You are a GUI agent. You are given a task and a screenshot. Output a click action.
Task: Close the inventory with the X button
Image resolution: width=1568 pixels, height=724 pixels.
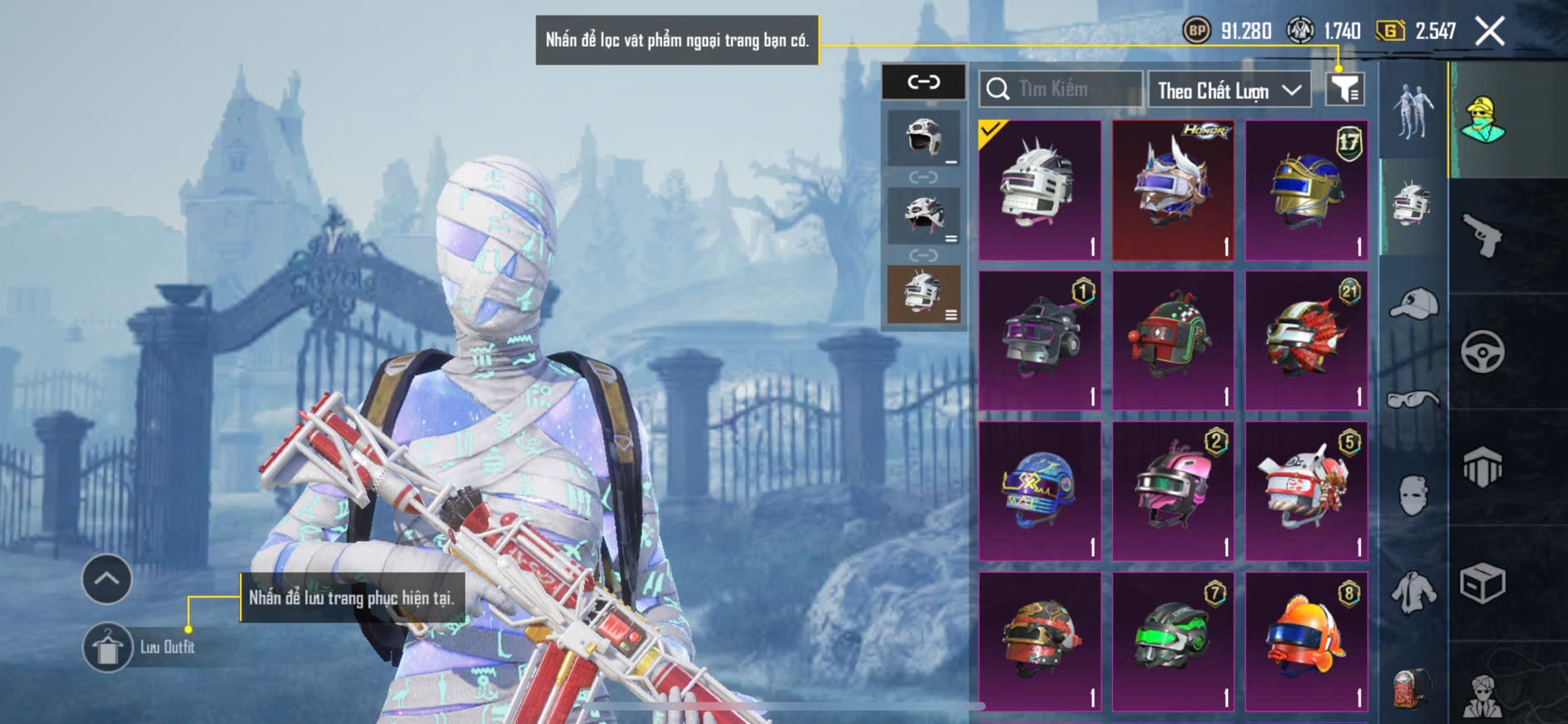point(1490,32)
